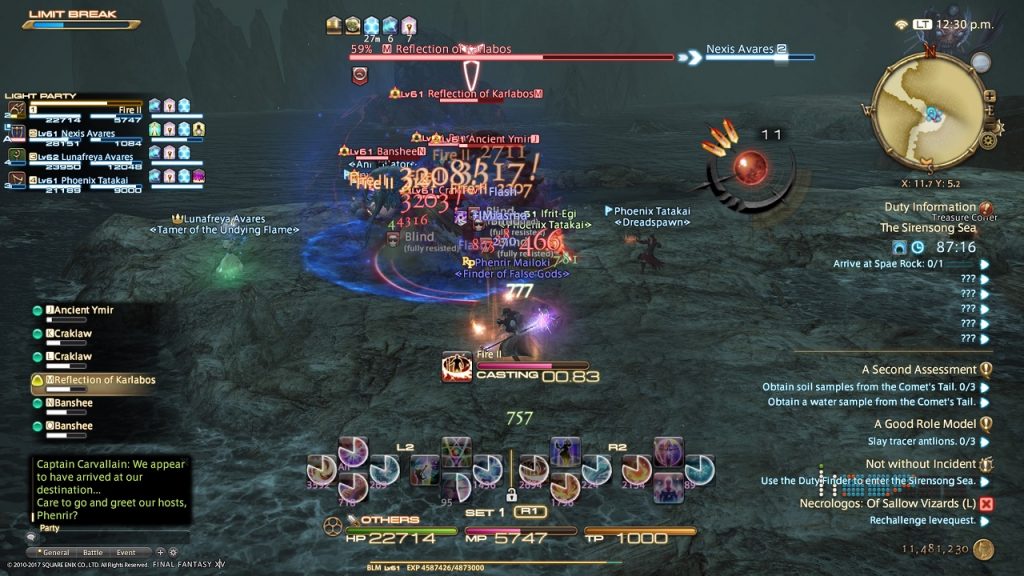Target Ancient Ymir in the enemy list
Image resolution: width=1024 pixels, height=576 pixels.
[88, 310]
